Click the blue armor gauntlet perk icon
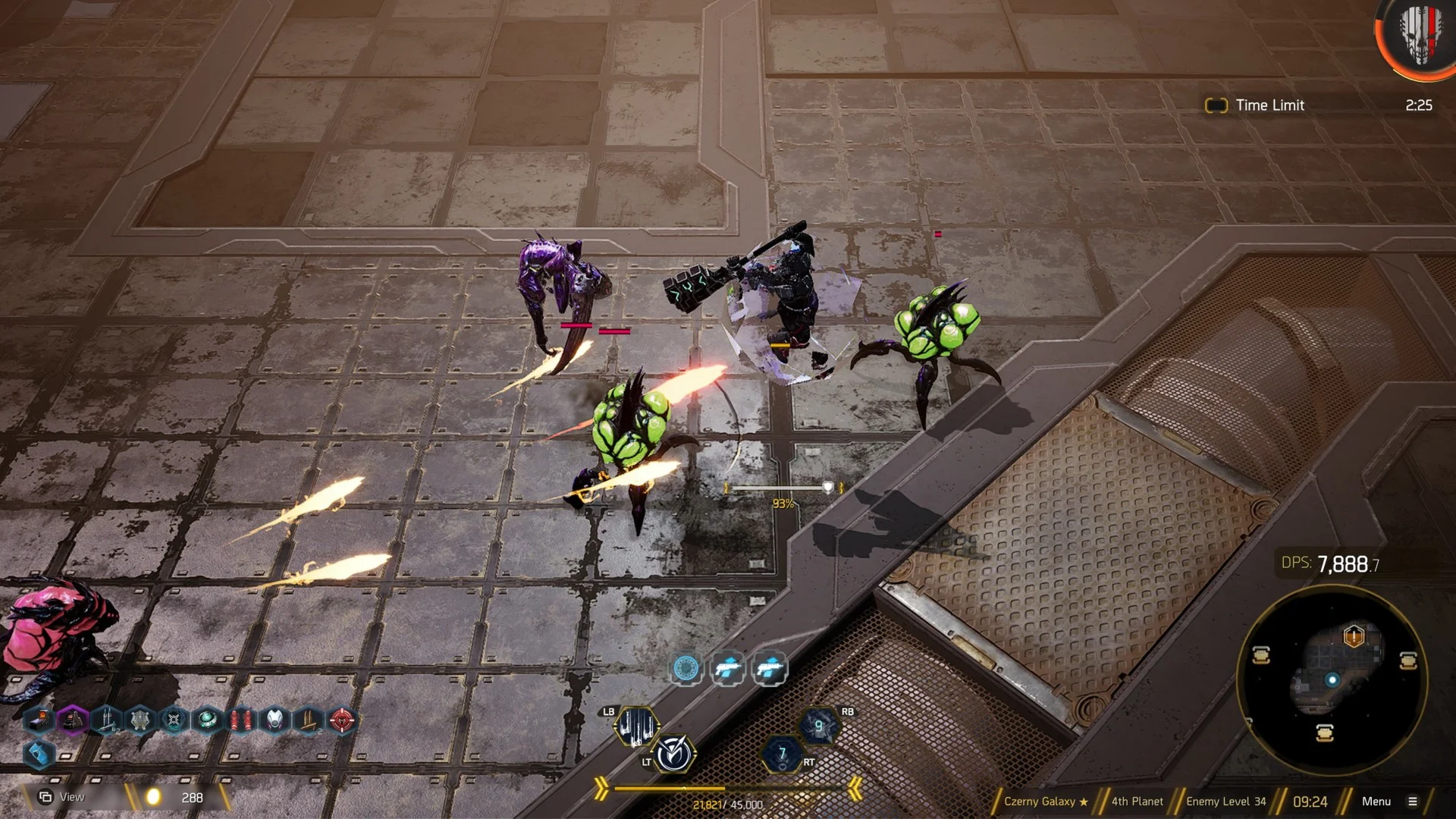The width and height of the screenshot is (1456, 819). tap(38, 754)
